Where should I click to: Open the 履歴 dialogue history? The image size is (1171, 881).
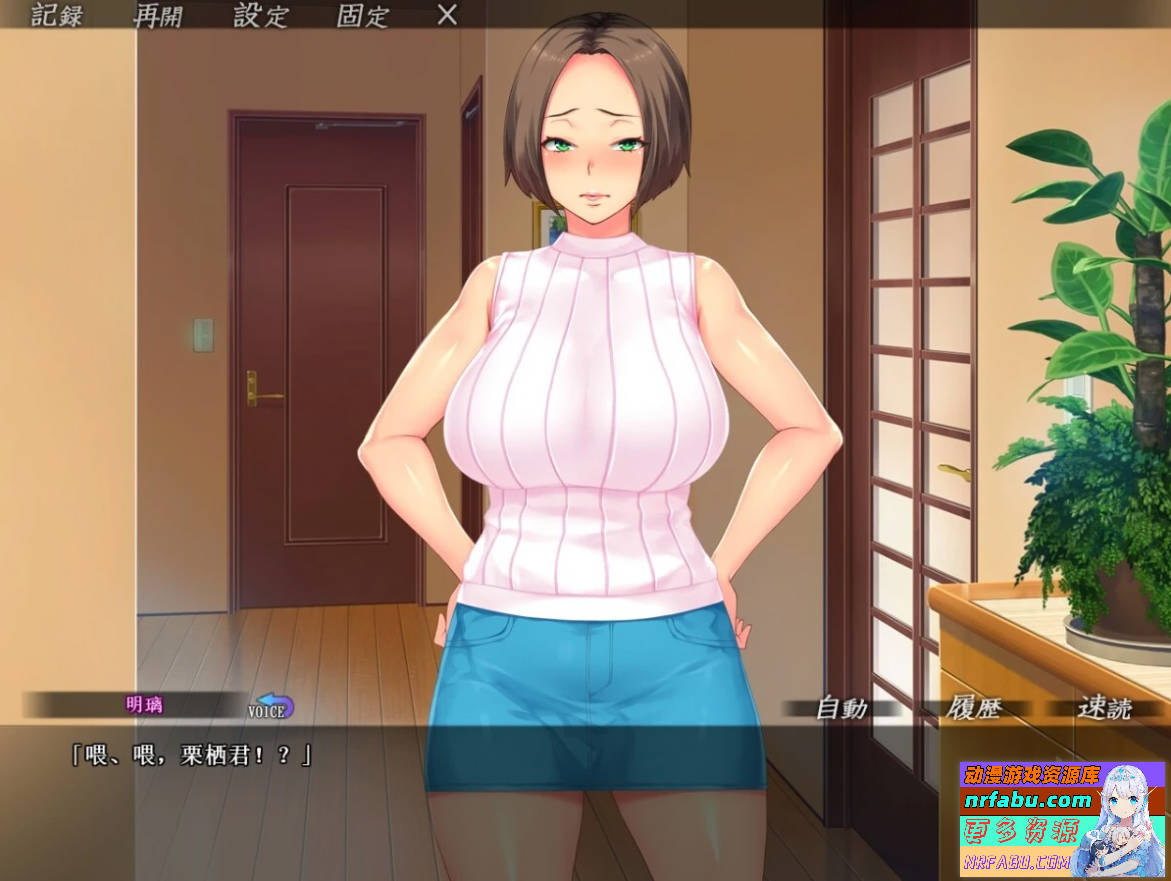coord(973,708)
